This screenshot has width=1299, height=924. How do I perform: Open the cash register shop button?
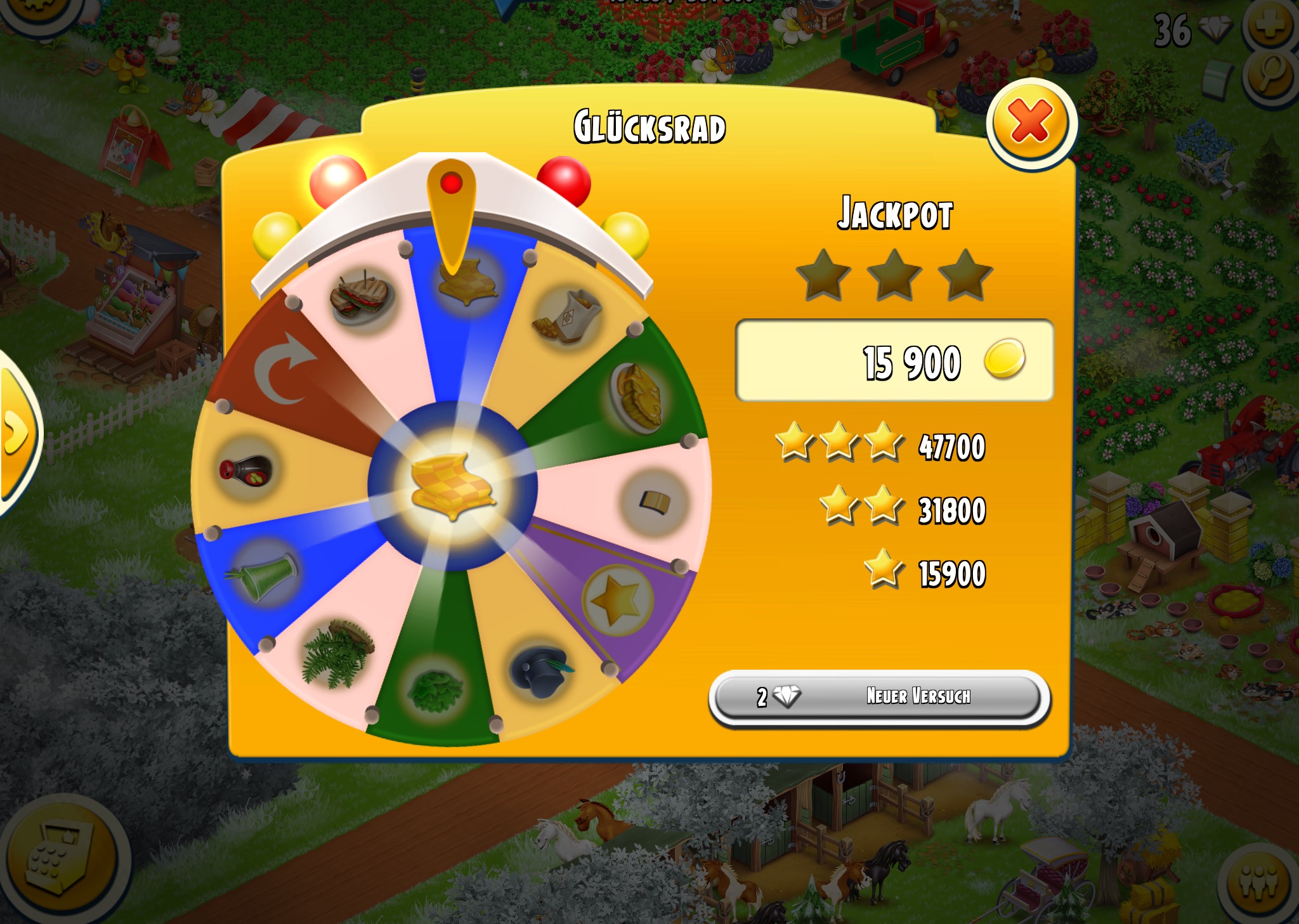[x=60, y=858]
